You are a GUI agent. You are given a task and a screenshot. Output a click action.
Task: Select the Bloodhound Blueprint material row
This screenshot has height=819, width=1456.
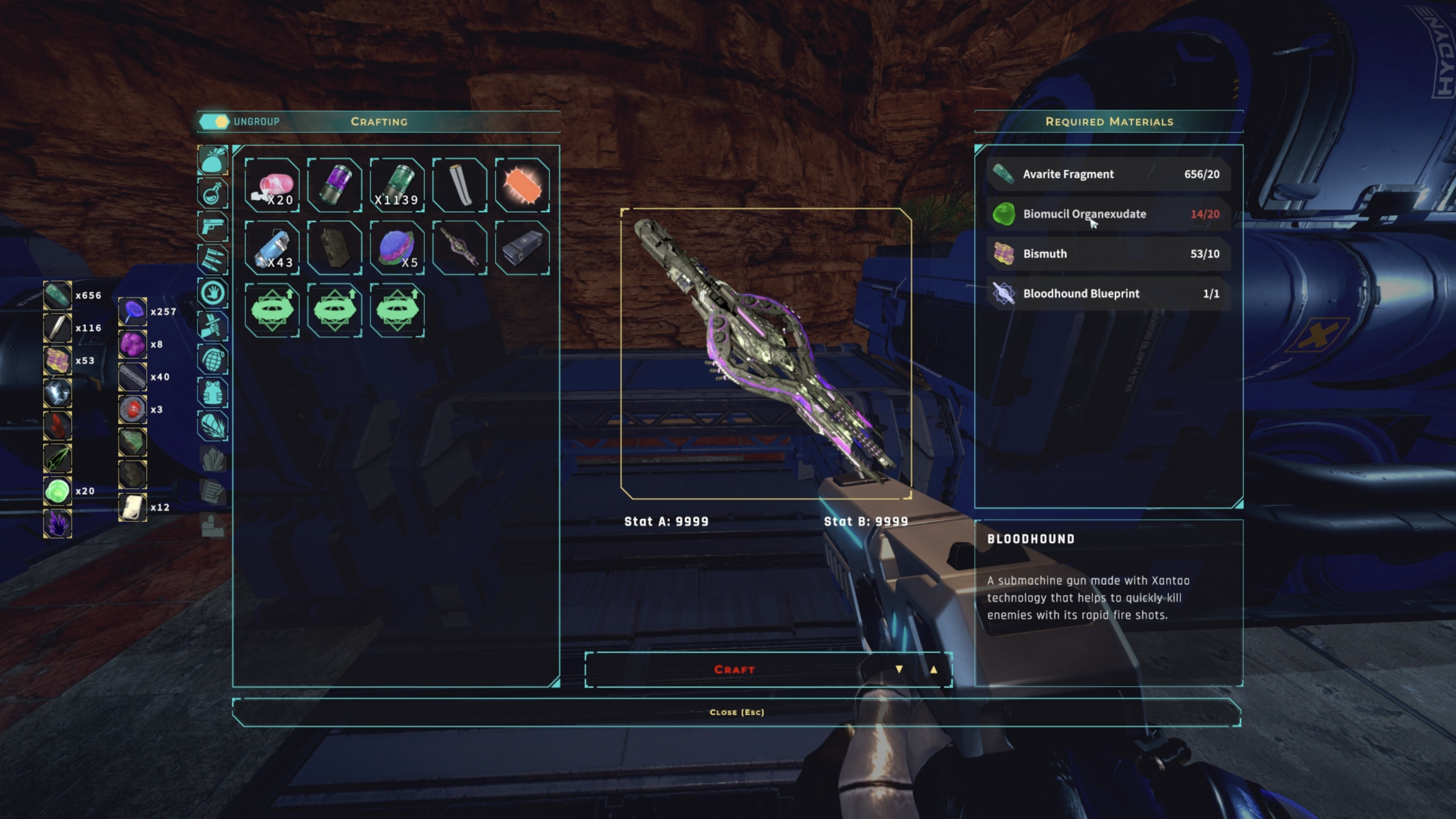[1108, 294]
